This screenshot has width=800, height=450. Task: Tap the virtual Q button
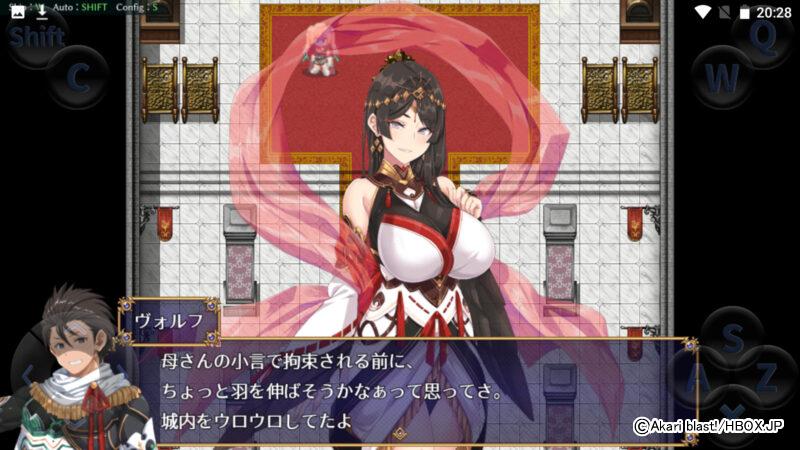pos(762,37)
